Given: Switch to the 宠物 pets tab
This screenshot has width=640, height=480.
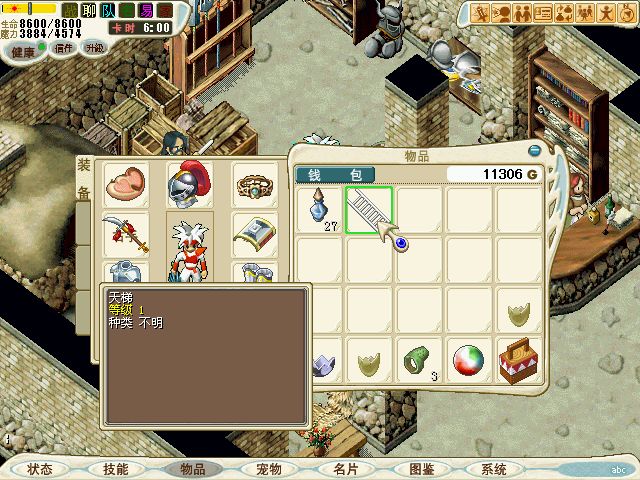Looking at the screenshot, I should tap(269, 468).
